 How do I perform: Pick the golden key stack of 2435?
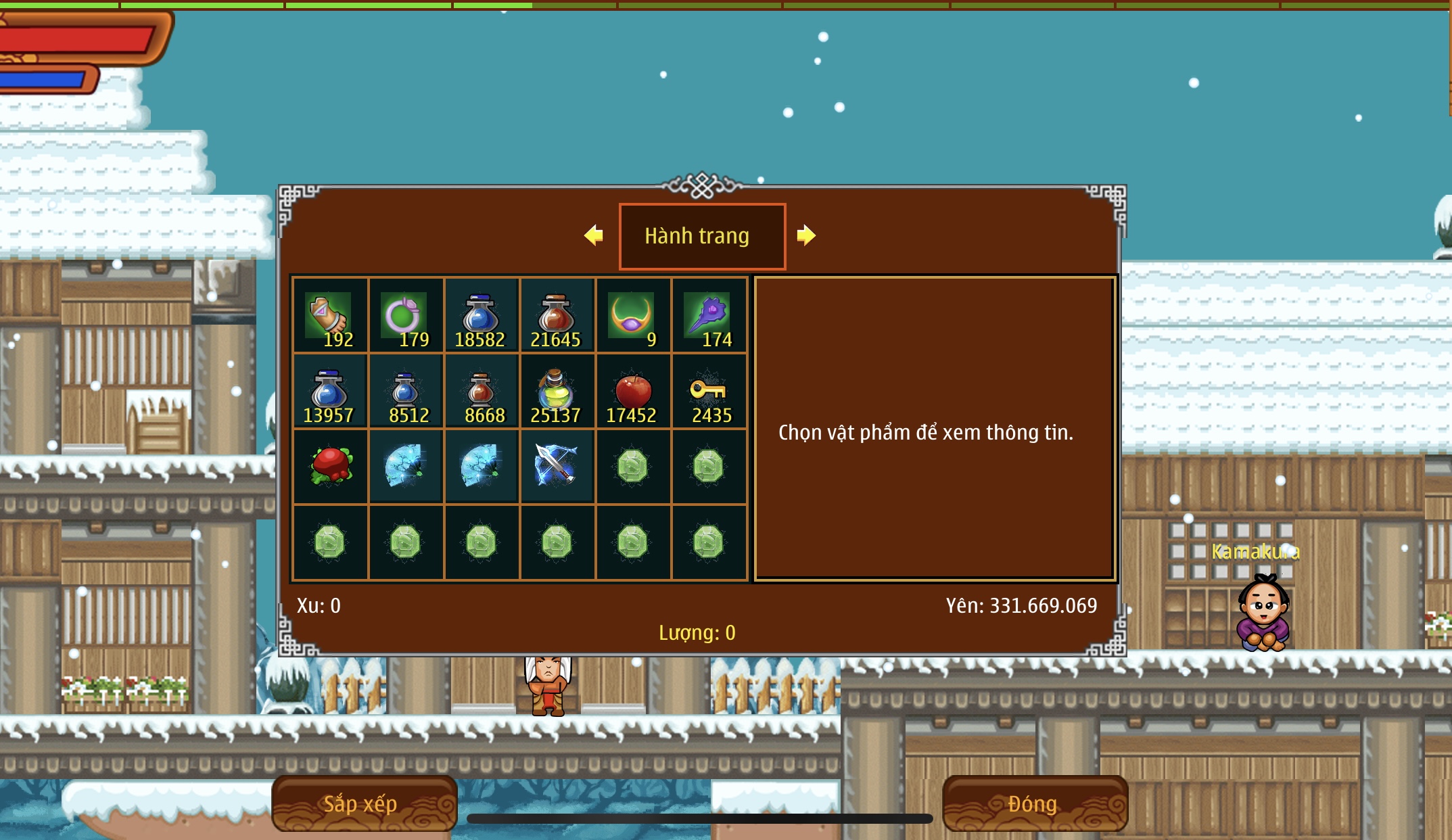pos(709,391)
